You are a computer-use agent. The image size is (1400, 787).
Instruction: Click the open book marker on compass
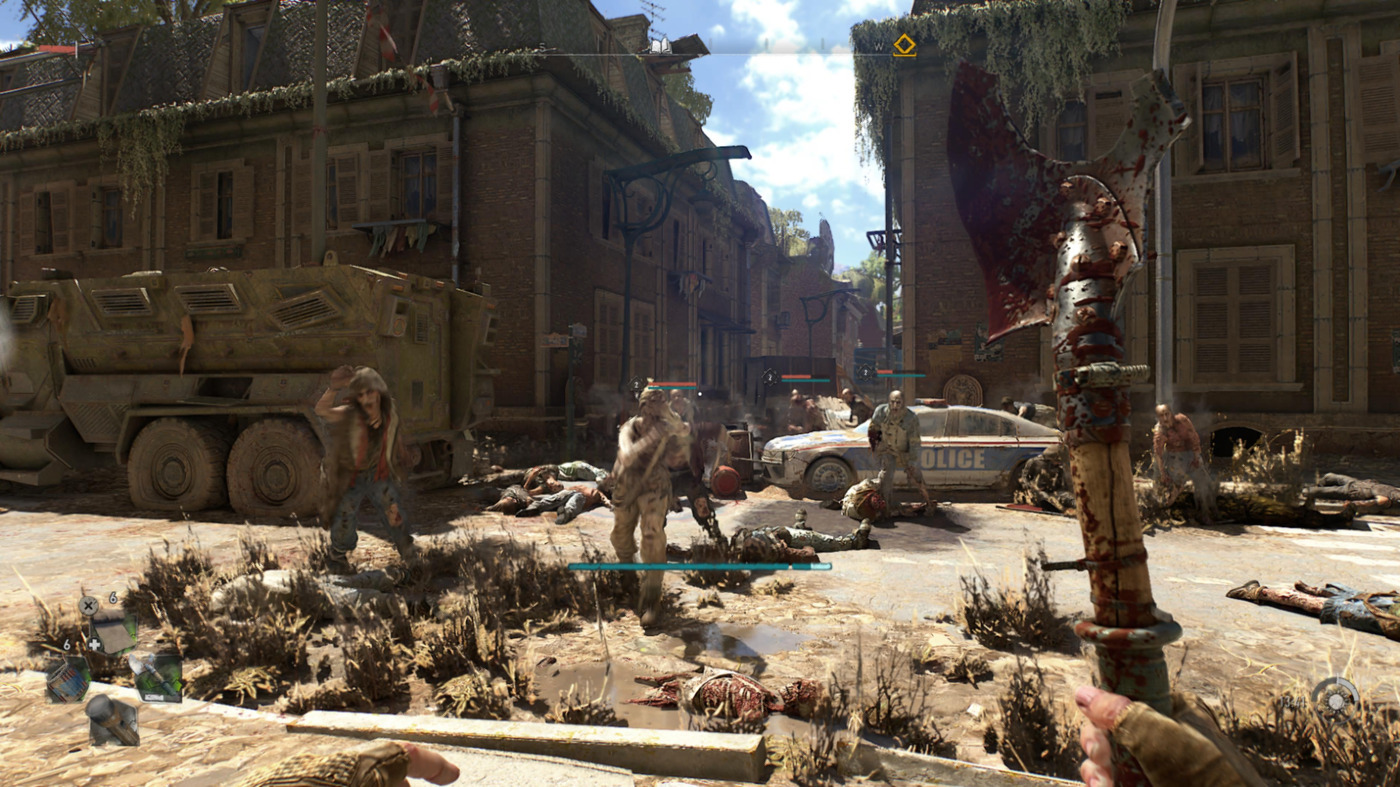659,45
